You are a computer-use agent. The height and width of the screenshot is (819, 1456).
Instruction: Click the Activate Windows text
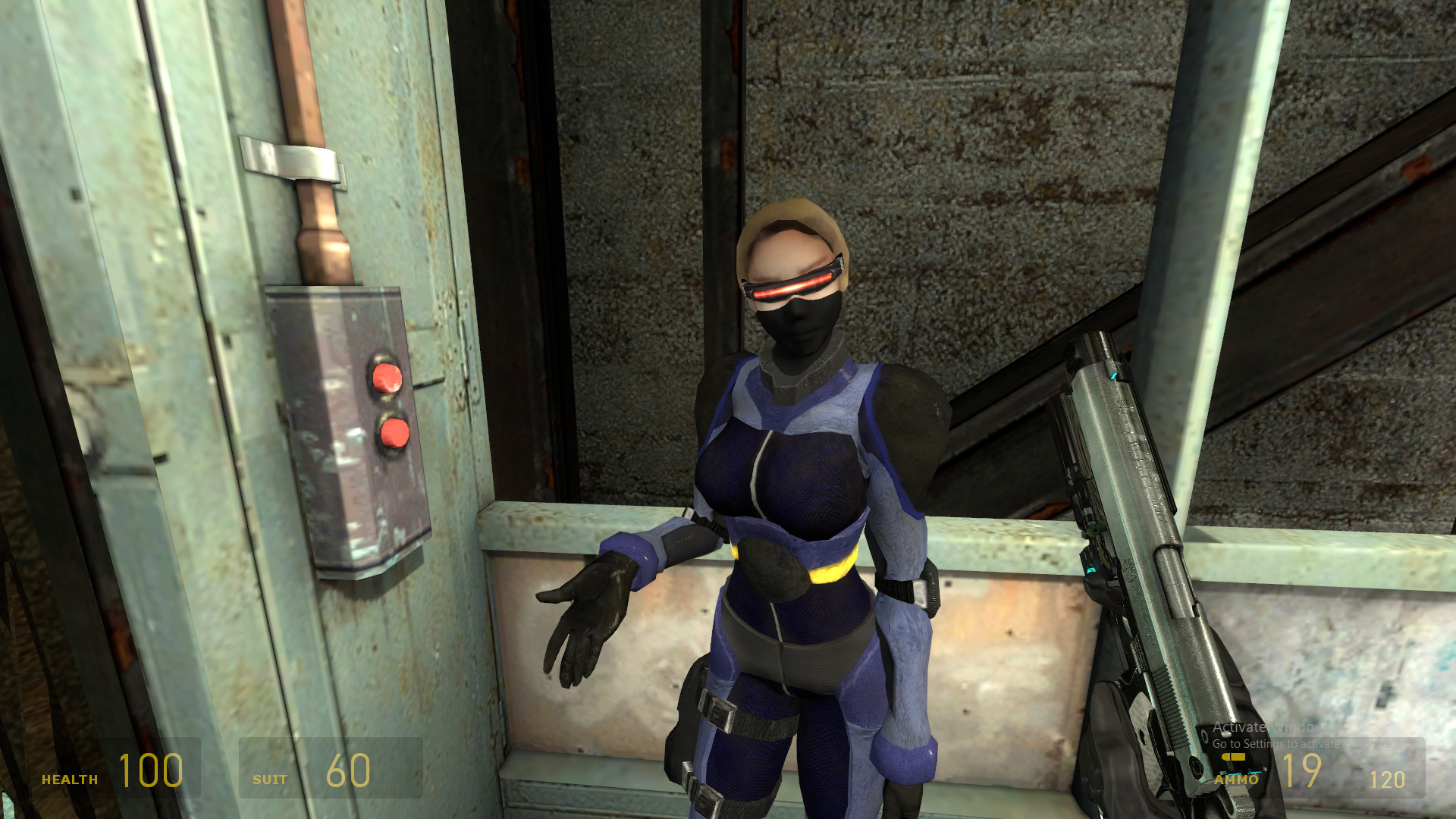1269,725
